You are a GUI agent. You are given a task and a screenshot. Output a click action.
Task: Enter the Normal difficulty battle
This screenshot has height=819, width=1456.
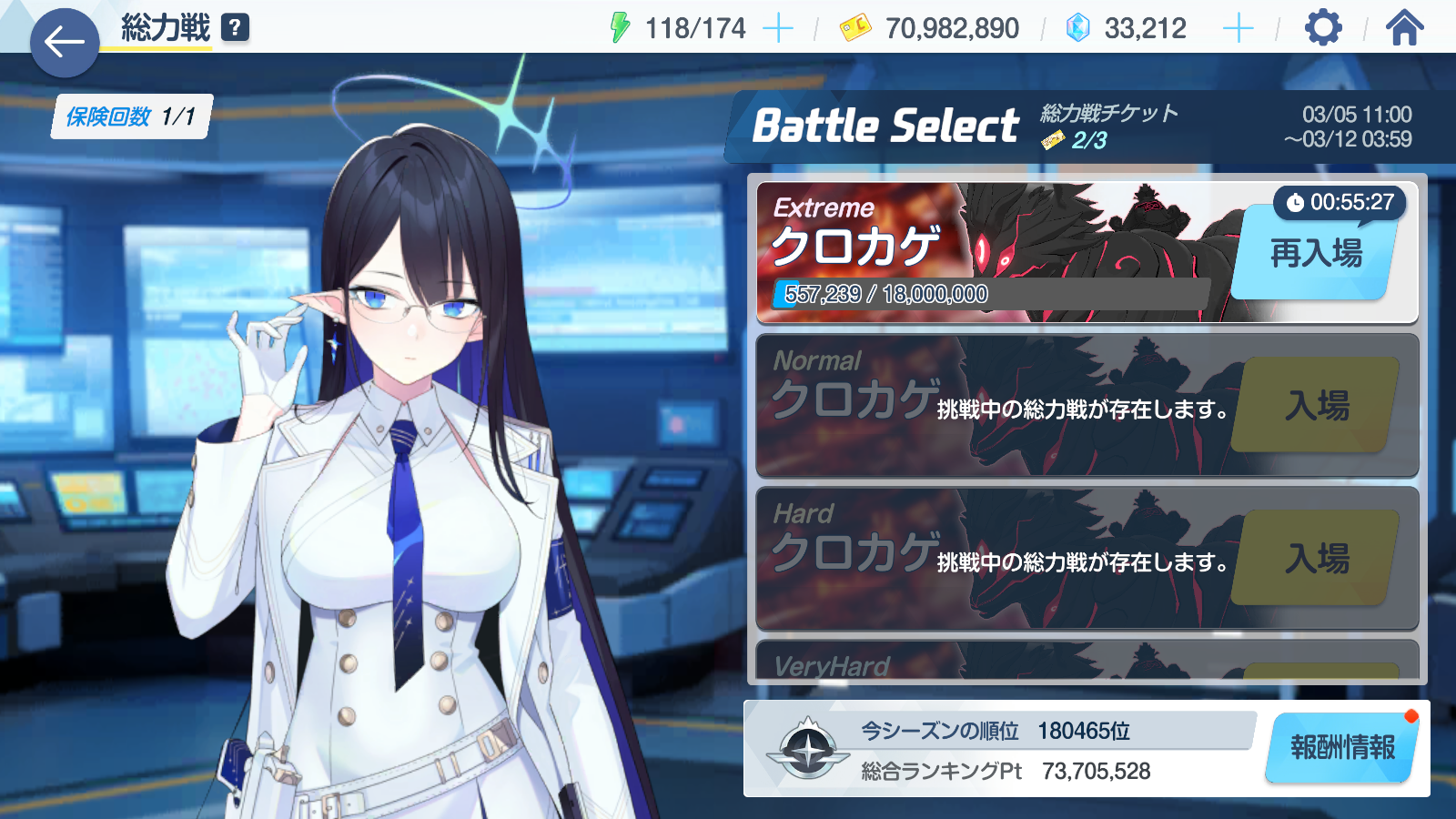pos(1316,406)
